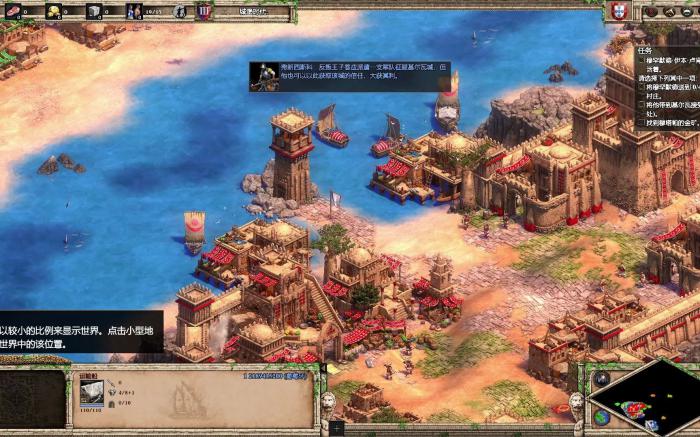
Task: Click the population villagers icon
Action: pyautogui.click(x=135, y=11)
